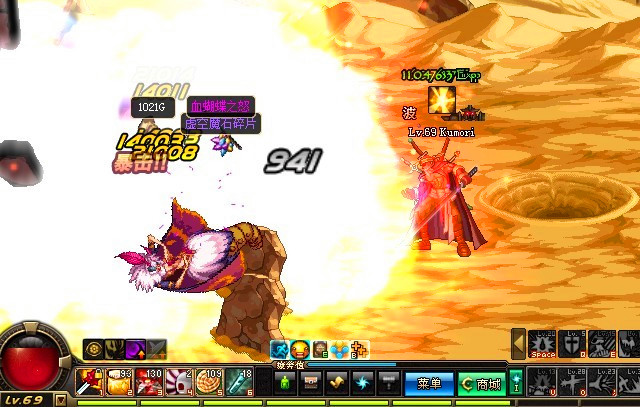
Task: Click the gold wing icon button
Action: coord(337,383)
